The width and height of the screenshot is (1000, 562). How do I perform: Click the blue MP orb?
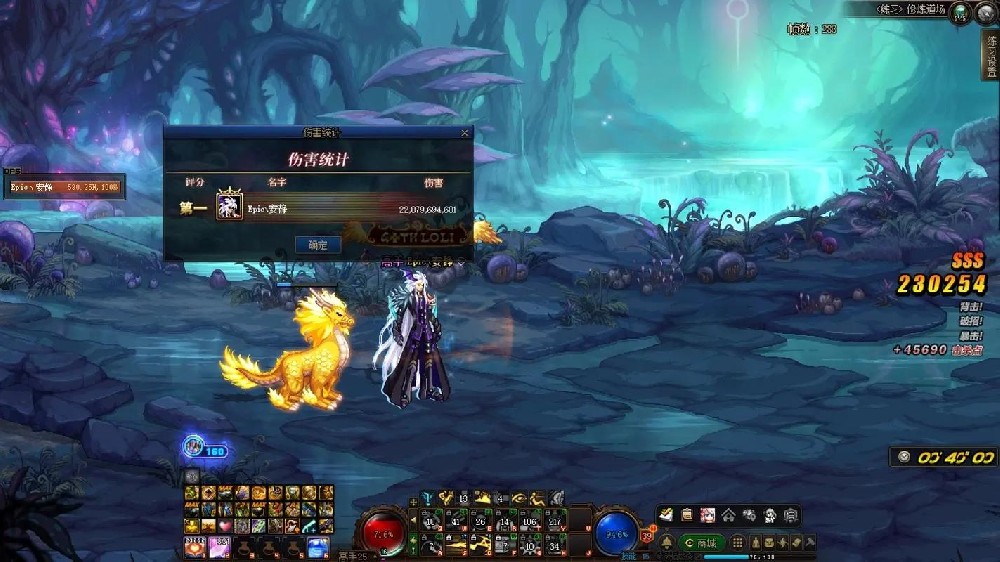tap(617, 532)
